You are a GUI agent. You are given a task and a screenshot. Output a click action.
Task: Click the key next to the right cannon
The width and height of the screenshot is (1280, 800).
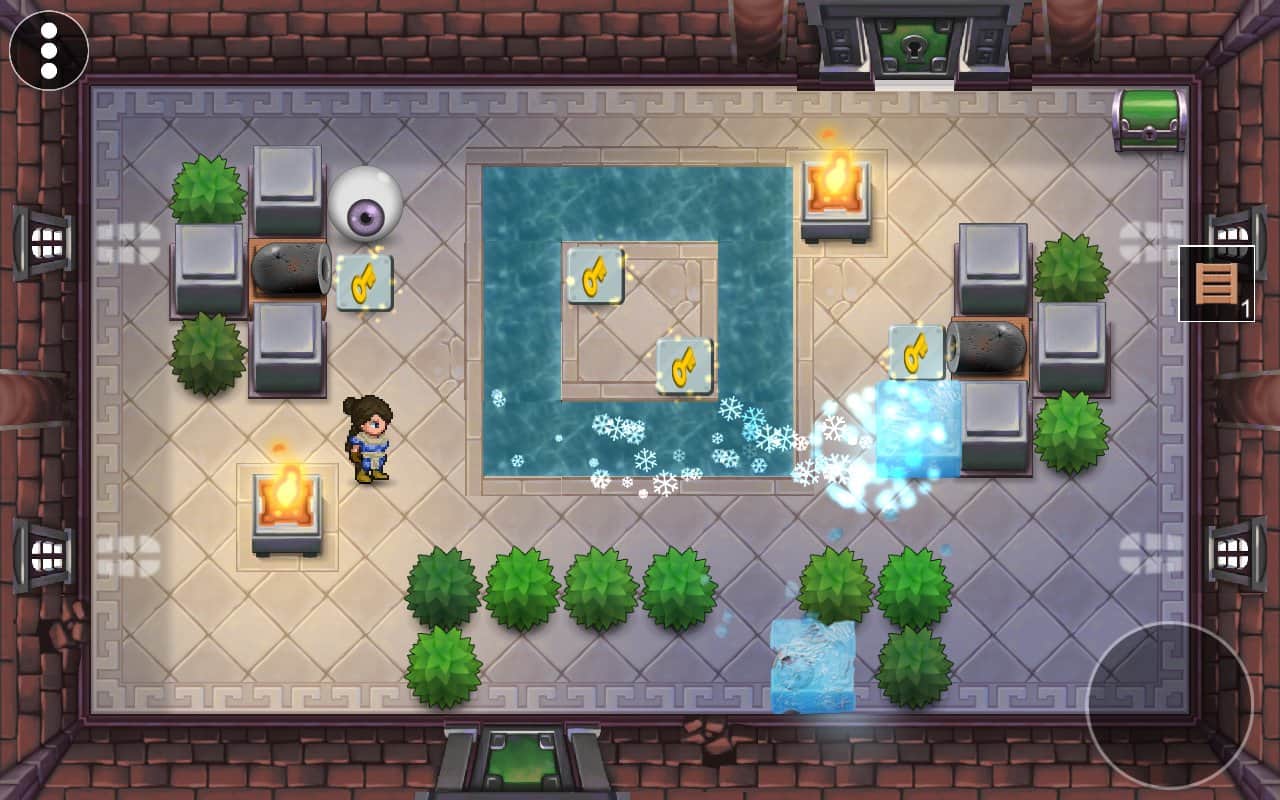[915, 351]
